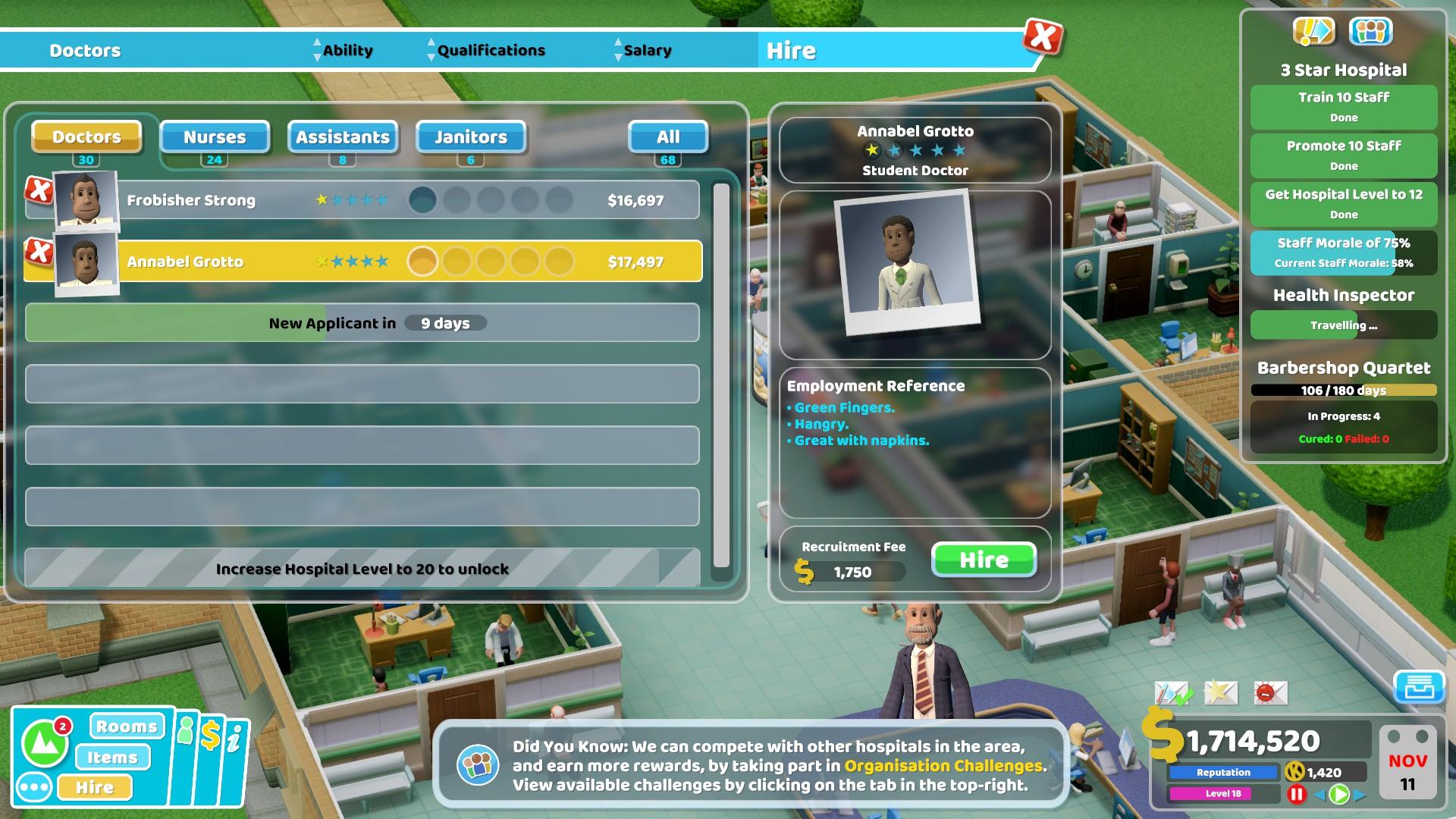1456x819 pixels.
Task: Click the green play speed button
Action: (x=1339, y=794)
